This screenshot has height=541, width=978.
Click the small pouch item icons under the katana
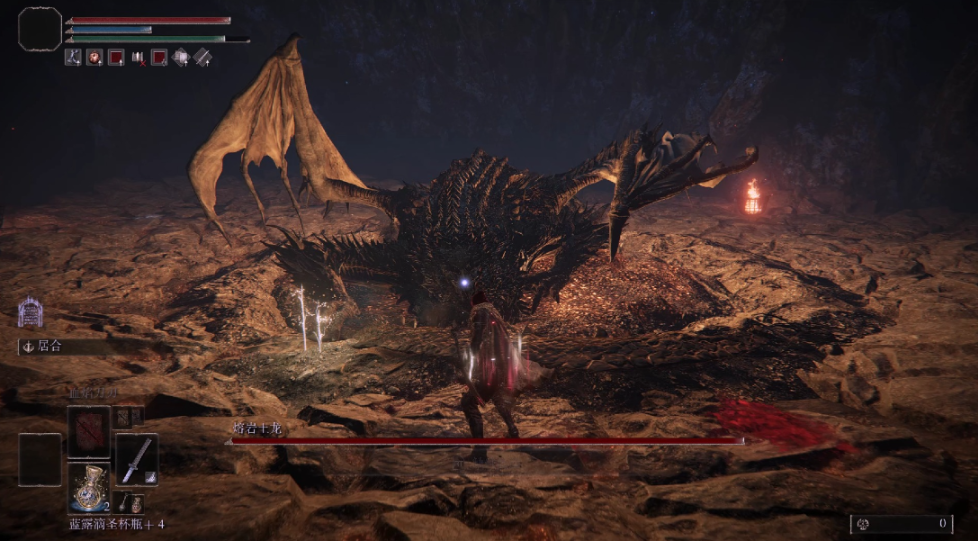pos(131,504)
